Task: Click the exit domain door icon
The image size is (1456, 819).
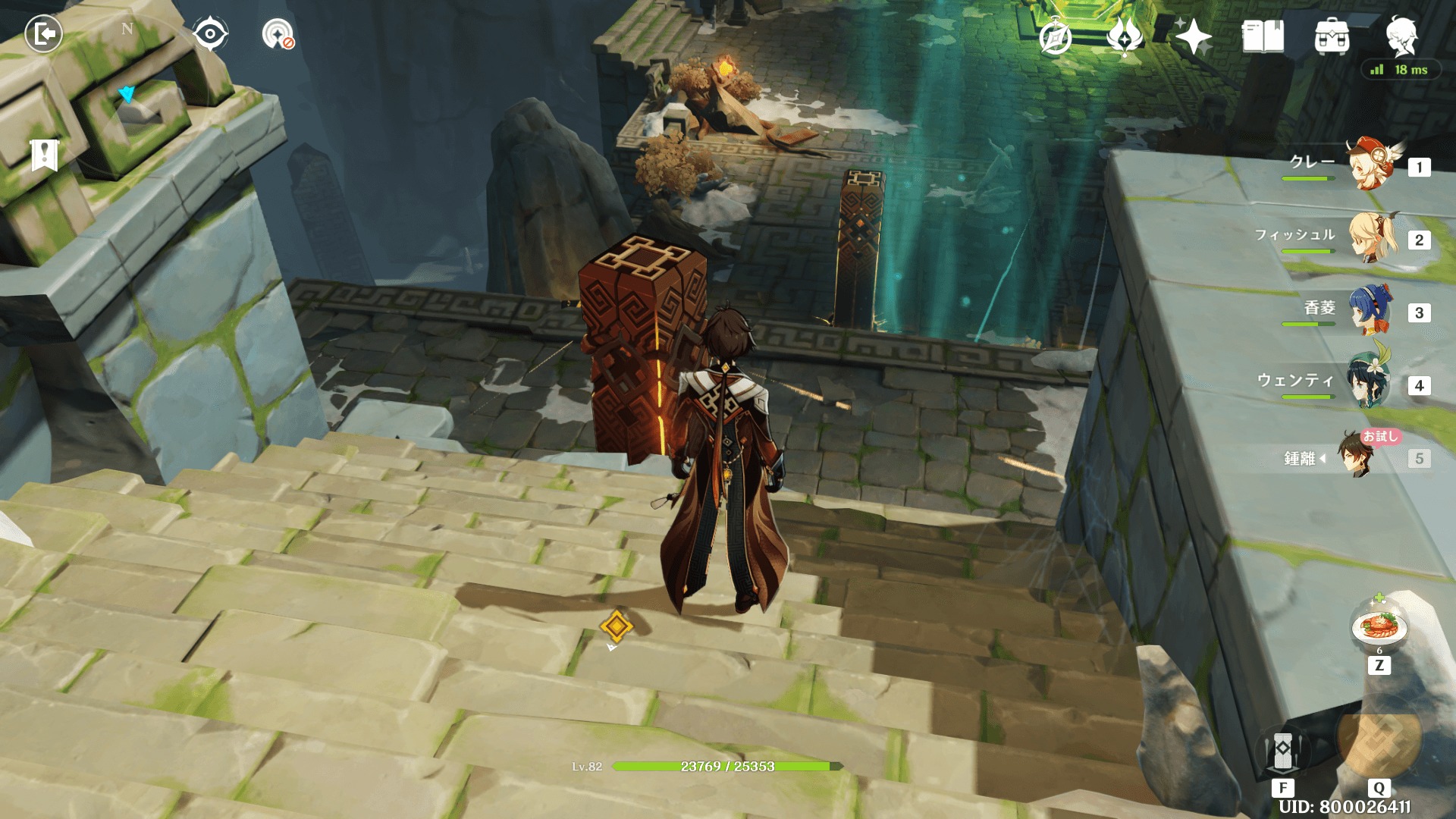Action: click(43, 34)
